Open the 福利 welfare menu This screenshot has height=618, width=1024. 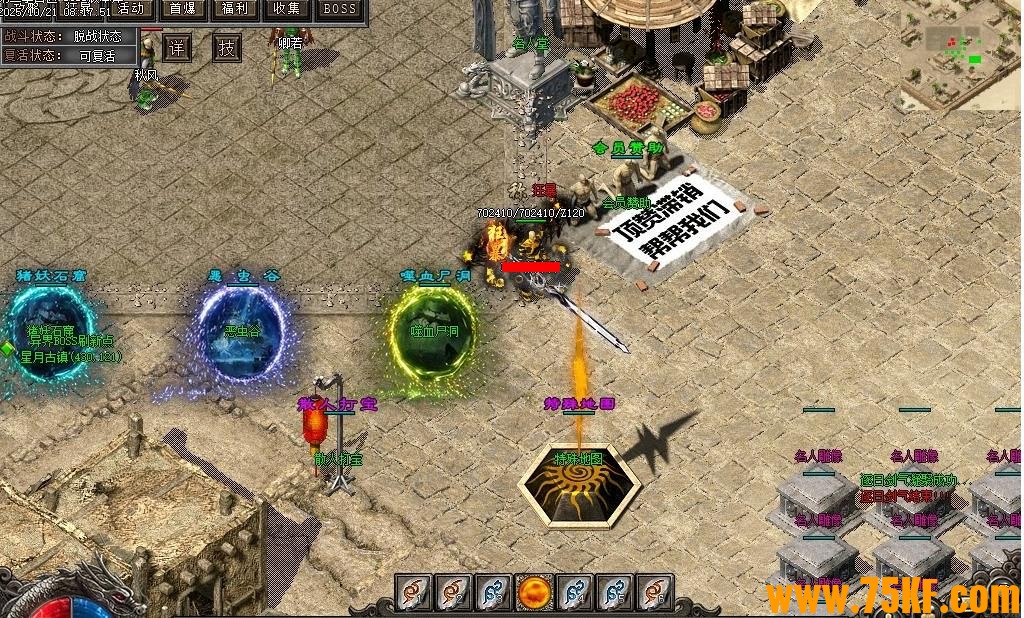point(236,9)
